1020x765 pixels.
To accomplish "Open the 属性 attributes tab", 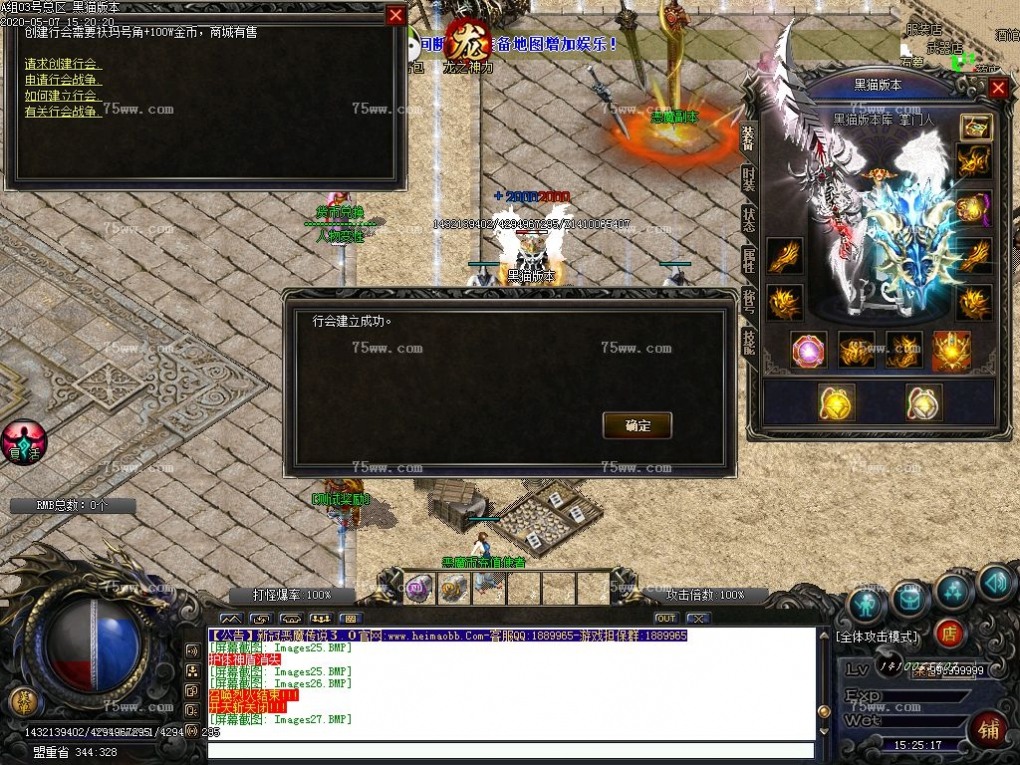I will [748, 260].
